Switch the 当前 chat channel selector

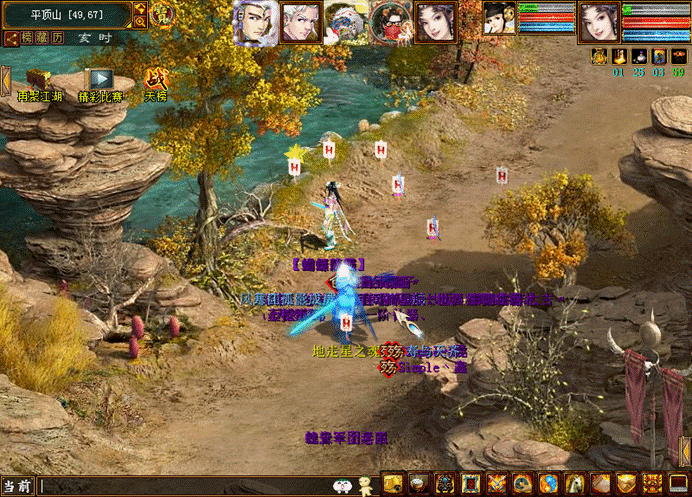coord(17,486)
